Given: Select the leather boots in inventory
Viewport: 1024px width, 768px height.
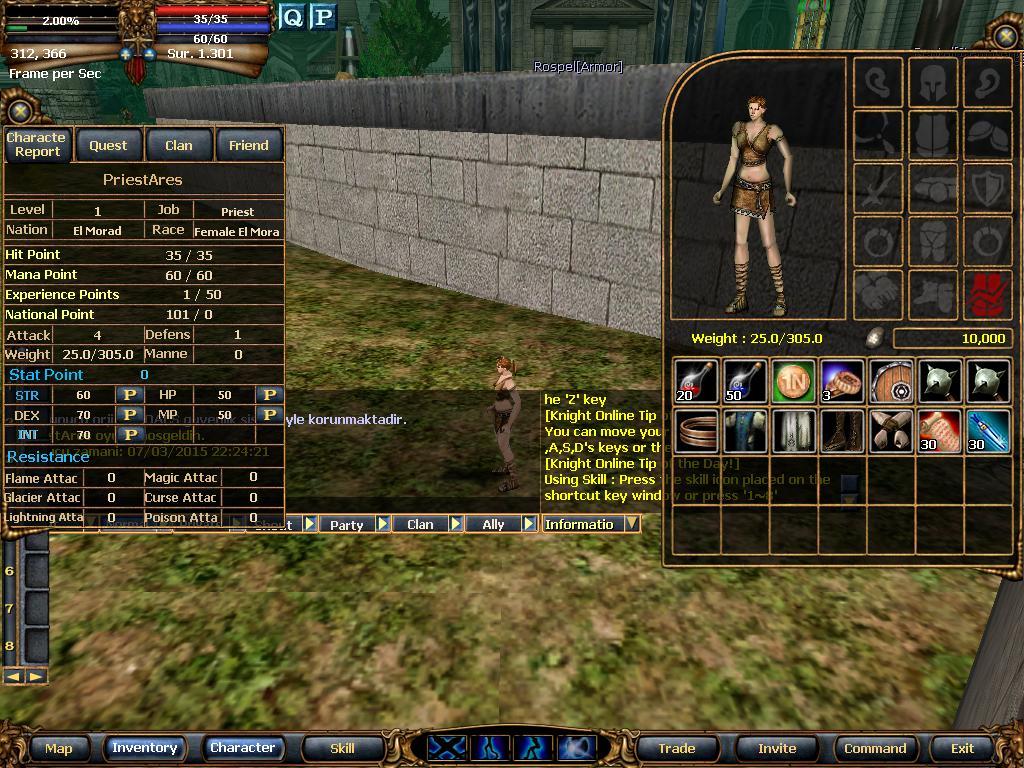Looking at the screenshot, I should tap(842, 431).
